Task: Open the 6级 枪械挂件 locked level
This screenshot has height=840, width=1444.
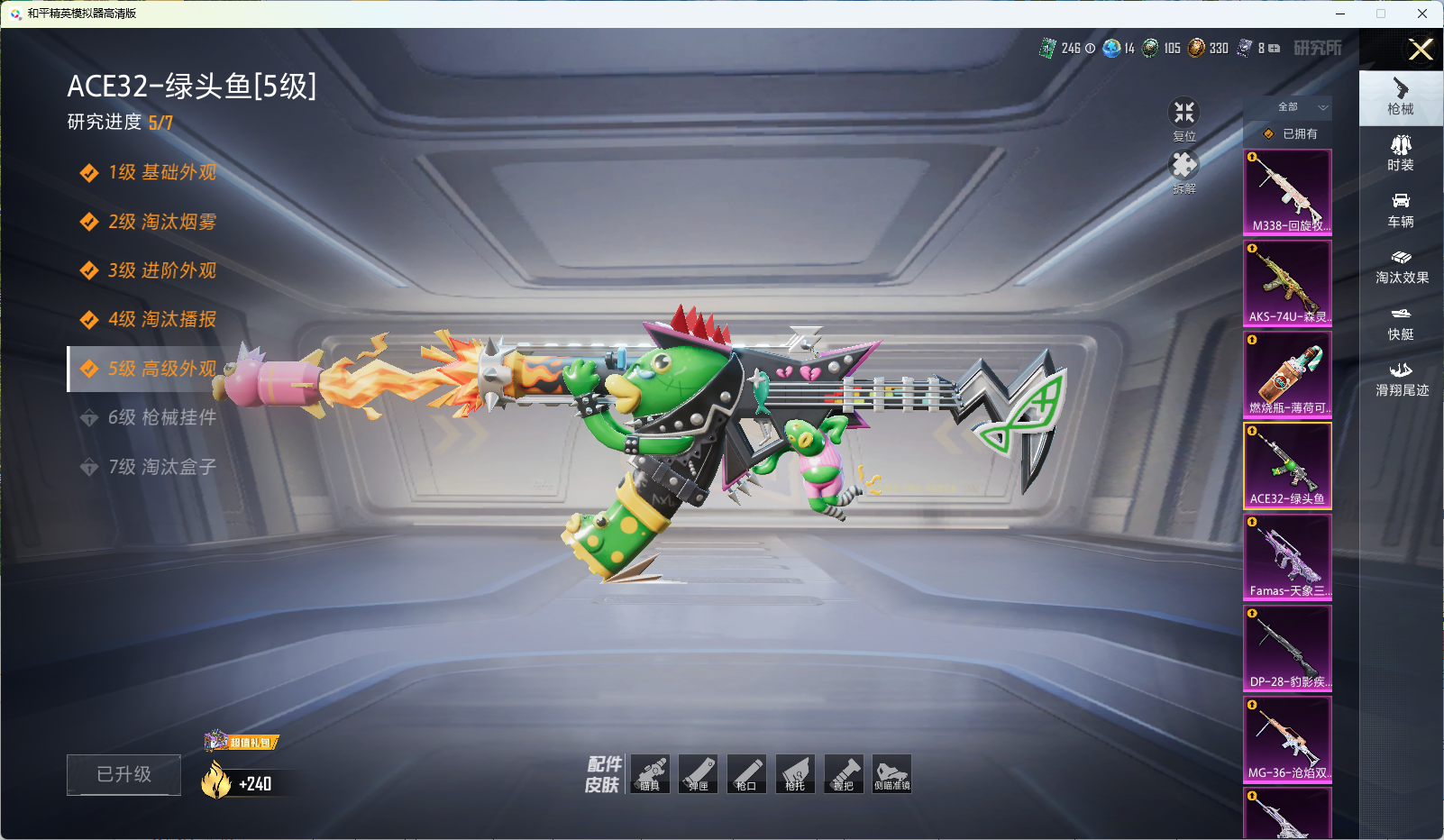Action: click(x=151, y=417)
